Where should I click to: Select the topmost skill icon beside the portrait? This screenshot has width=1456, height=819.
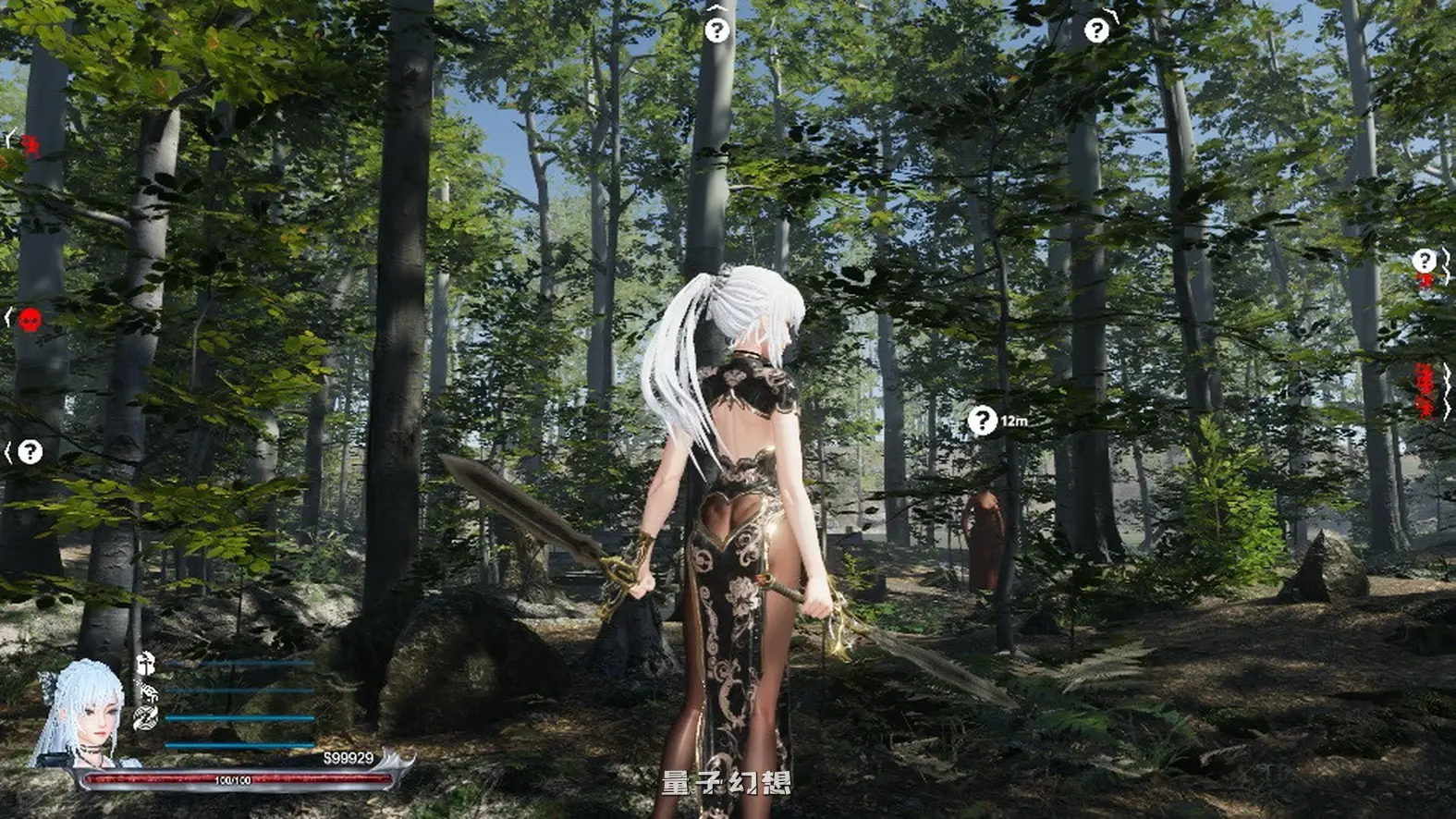click(x=146, y=664)
